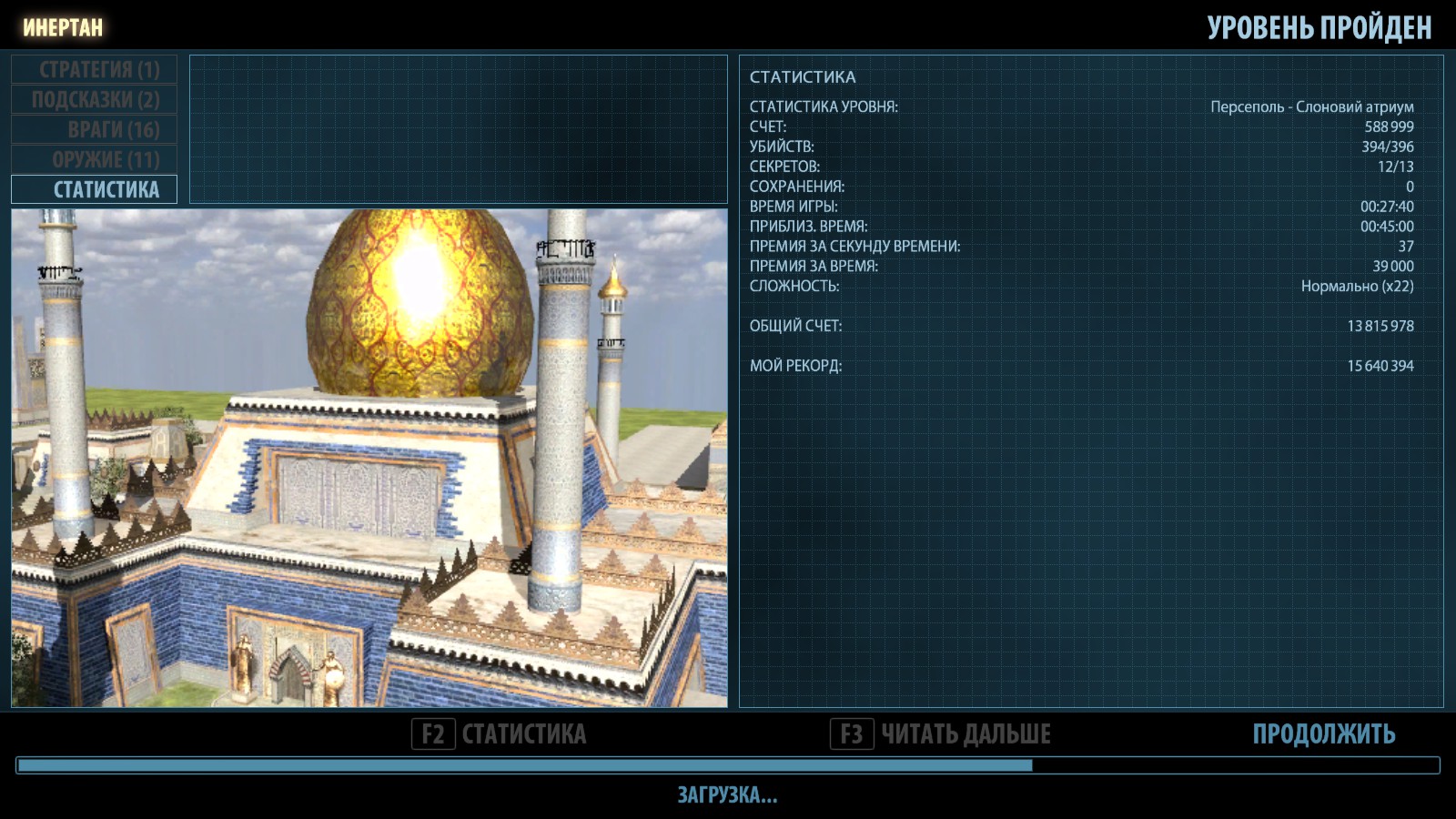Image resolution: width=1456 pixels, height=819 pixels.
Task: Continue with the Продолжить button
Action: 1323,733
